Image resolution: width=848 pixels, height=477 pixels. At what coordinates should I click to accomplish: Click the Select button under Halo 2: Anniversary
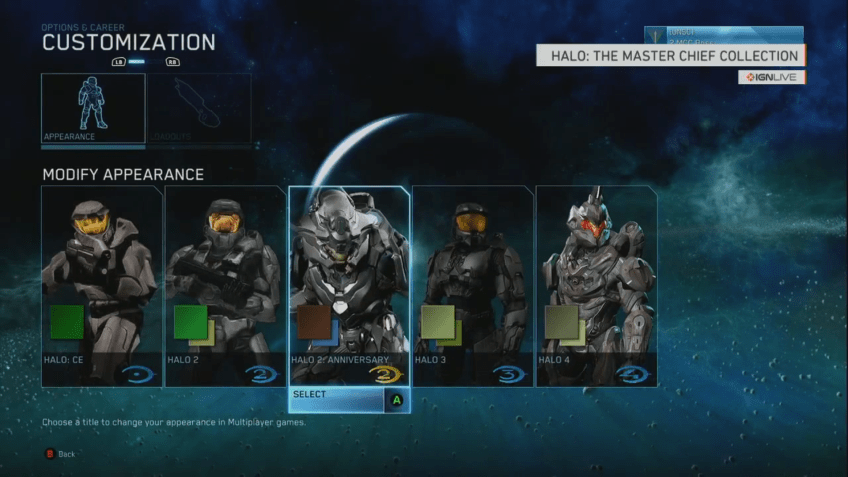click(349, 400)
